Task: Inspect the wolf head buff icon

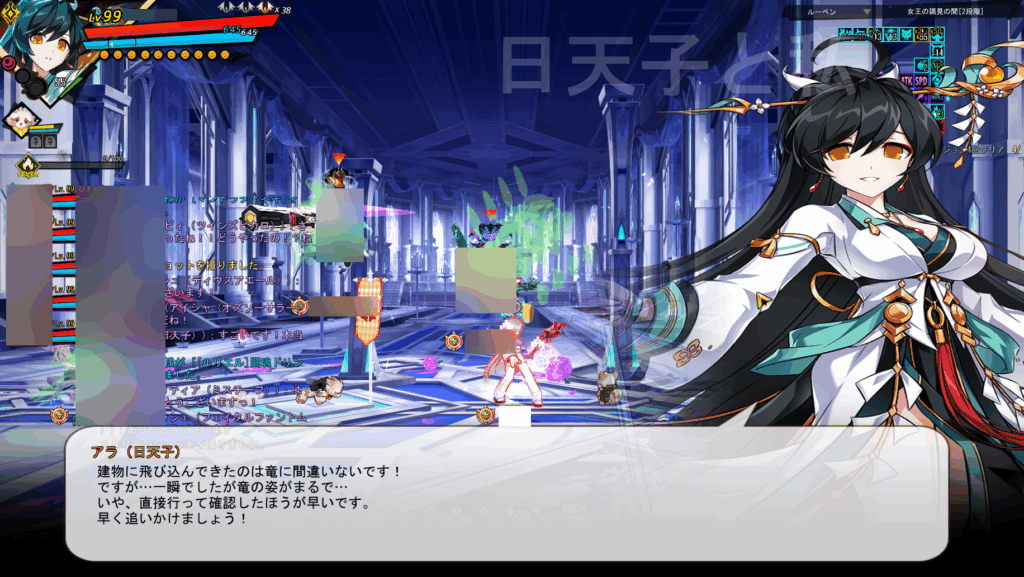Action: coord(904,35)
